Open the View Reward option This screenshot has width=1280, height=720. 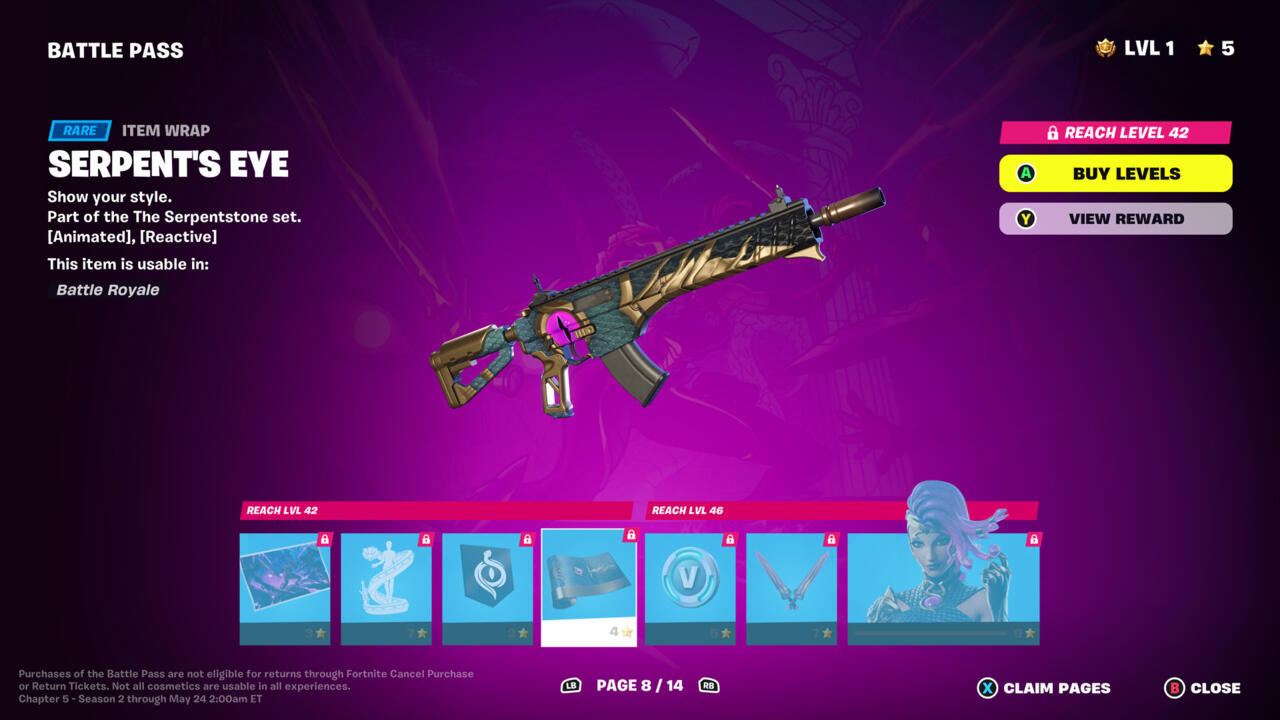click(x=1115, y=219)
